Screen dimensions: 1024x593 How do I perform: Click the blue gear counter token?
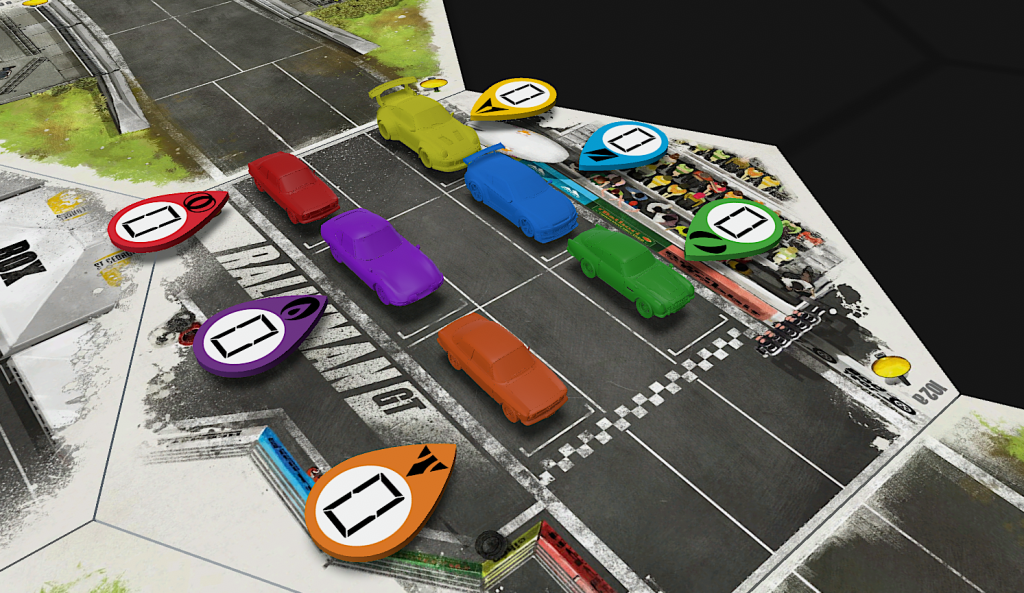(622, 143)
